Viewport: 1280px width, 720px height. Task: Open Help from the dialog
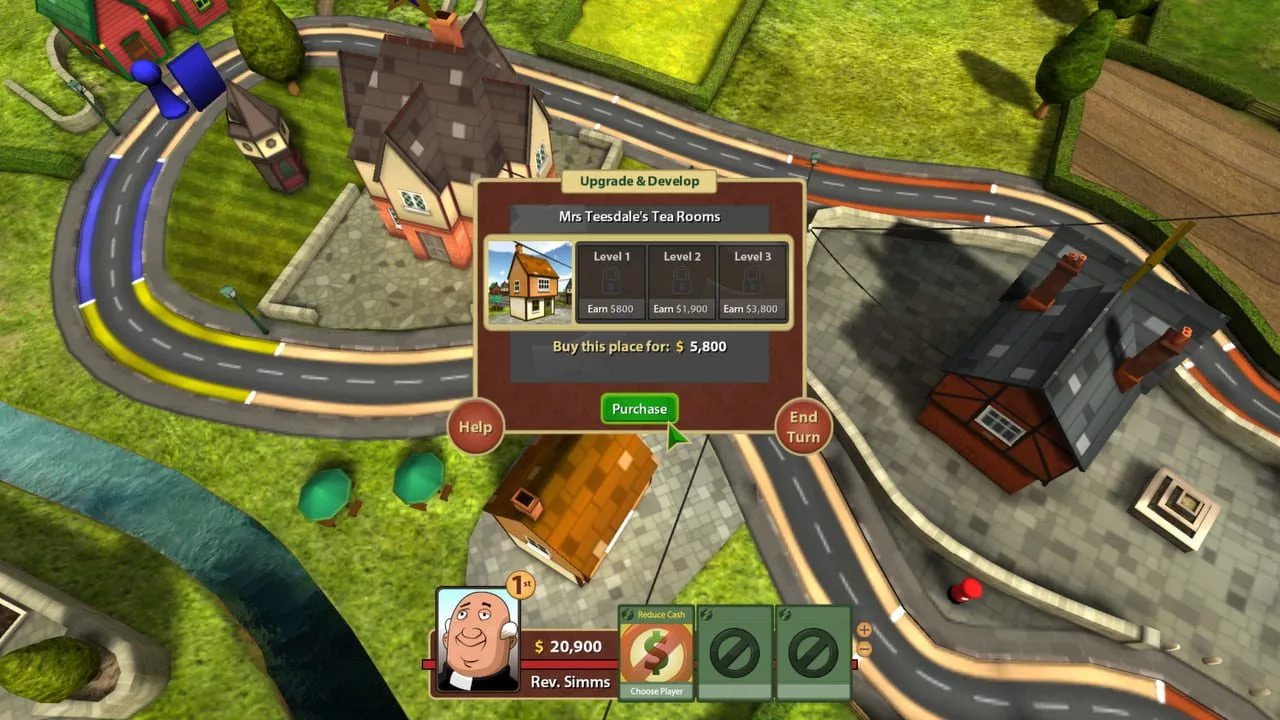[474, 427]
